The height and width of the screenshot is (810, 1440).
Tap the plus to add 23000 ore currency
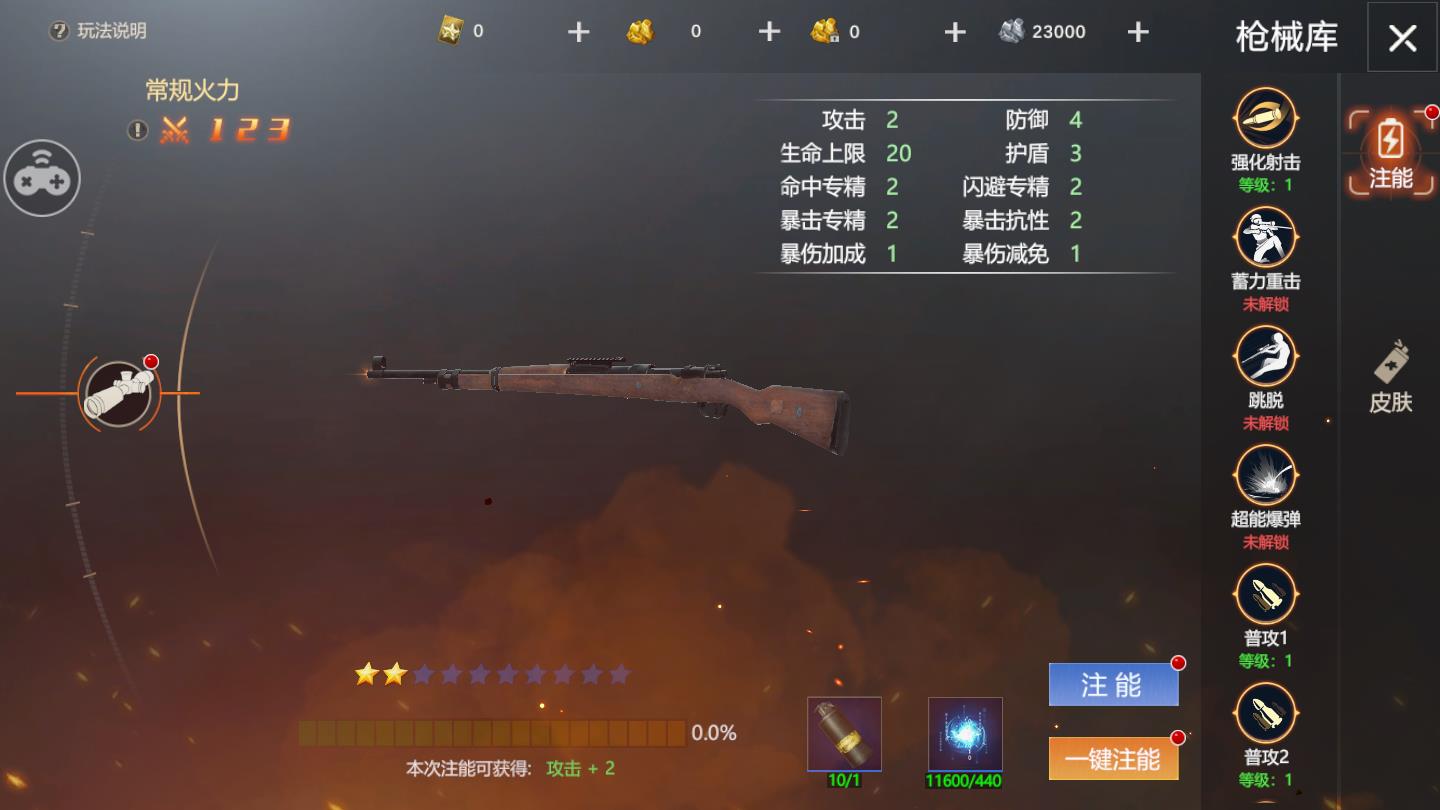(x=1137, y=31)
